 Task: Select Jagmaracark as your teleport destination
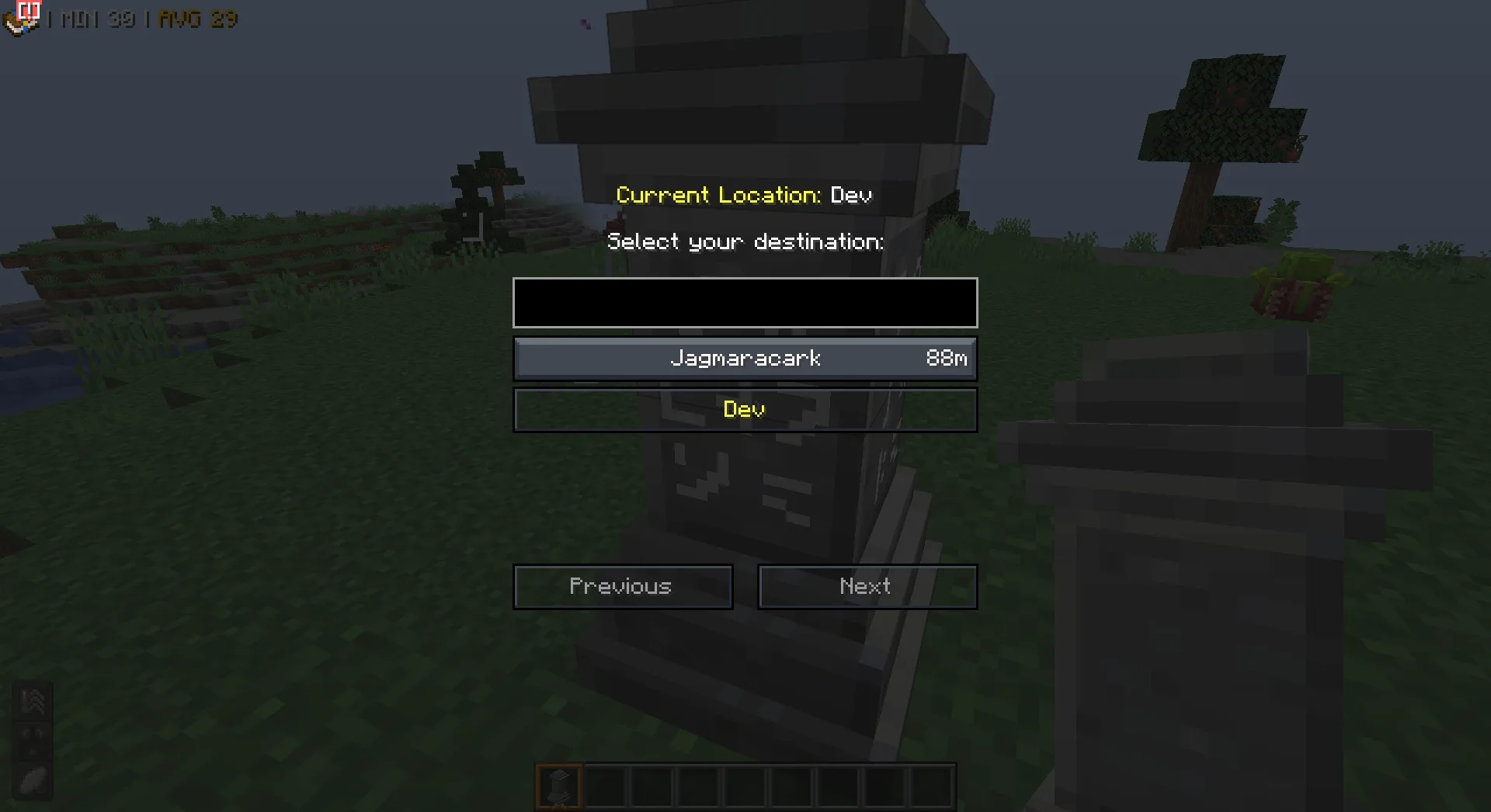(x=745, y=359)
